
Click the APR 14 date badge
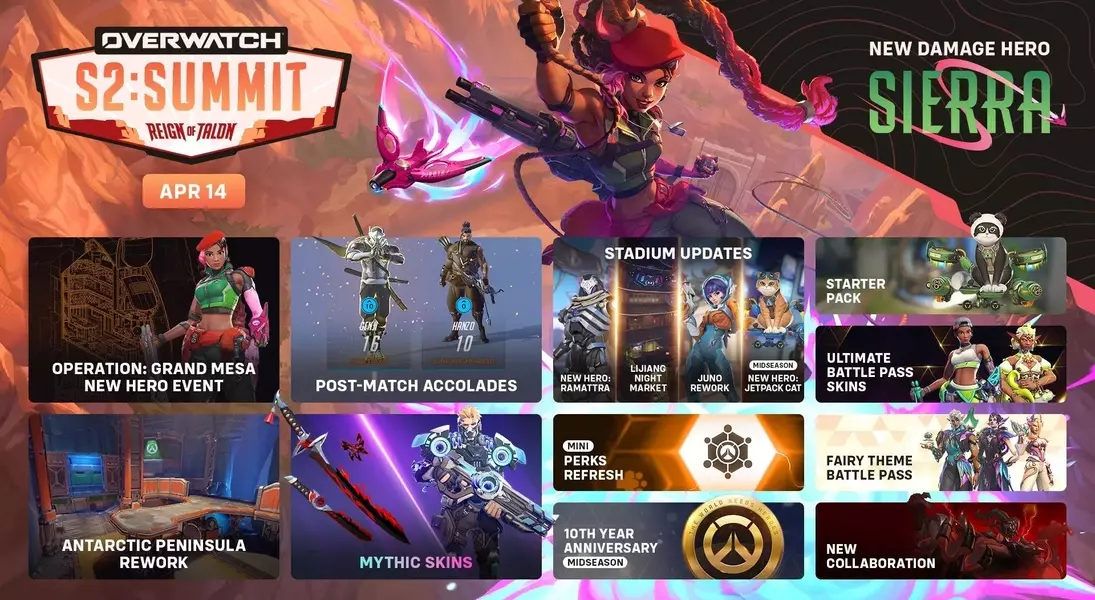click(x=193, y=191)
